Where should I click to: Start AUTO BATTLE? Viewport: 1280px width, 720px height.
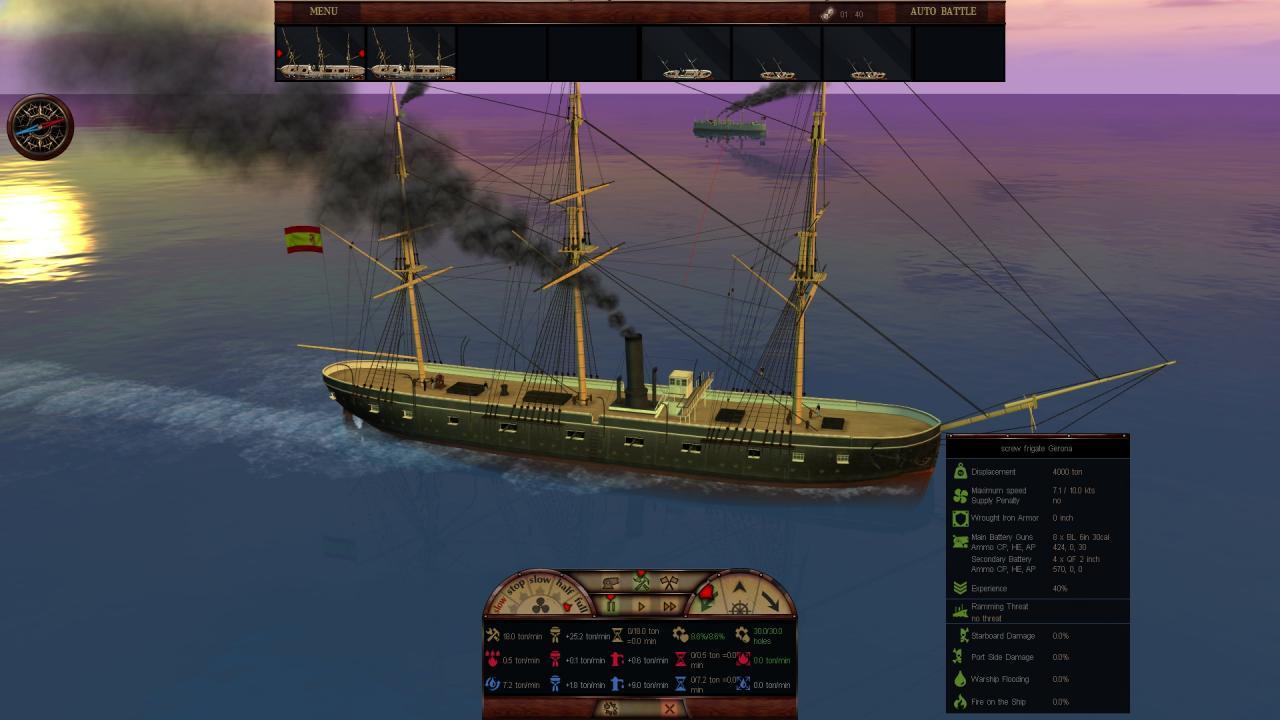[942, 11]
